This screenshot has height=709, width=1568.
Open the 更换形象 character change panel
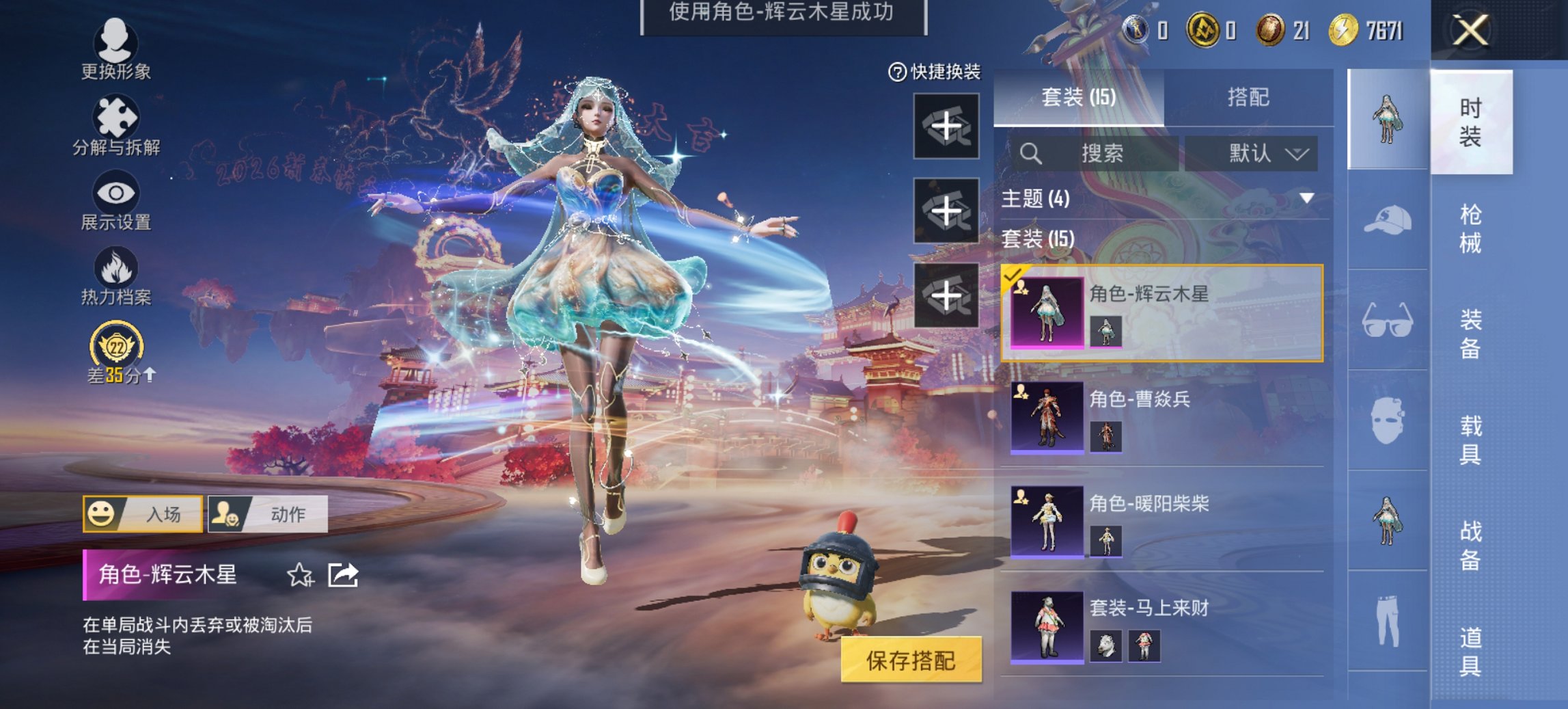(x=115, y=42)
